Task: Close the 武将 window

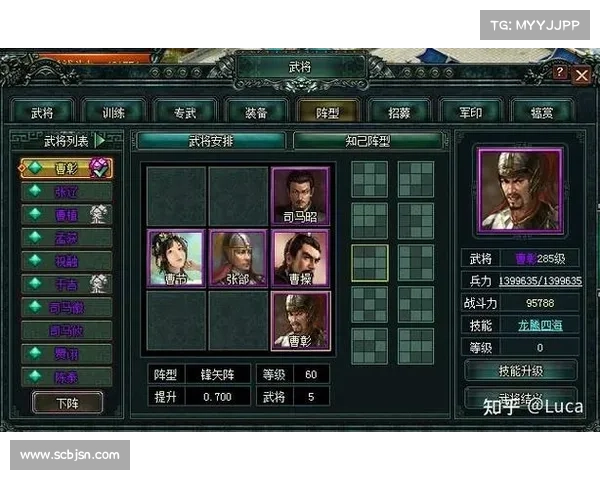Action: coord(581,75)
